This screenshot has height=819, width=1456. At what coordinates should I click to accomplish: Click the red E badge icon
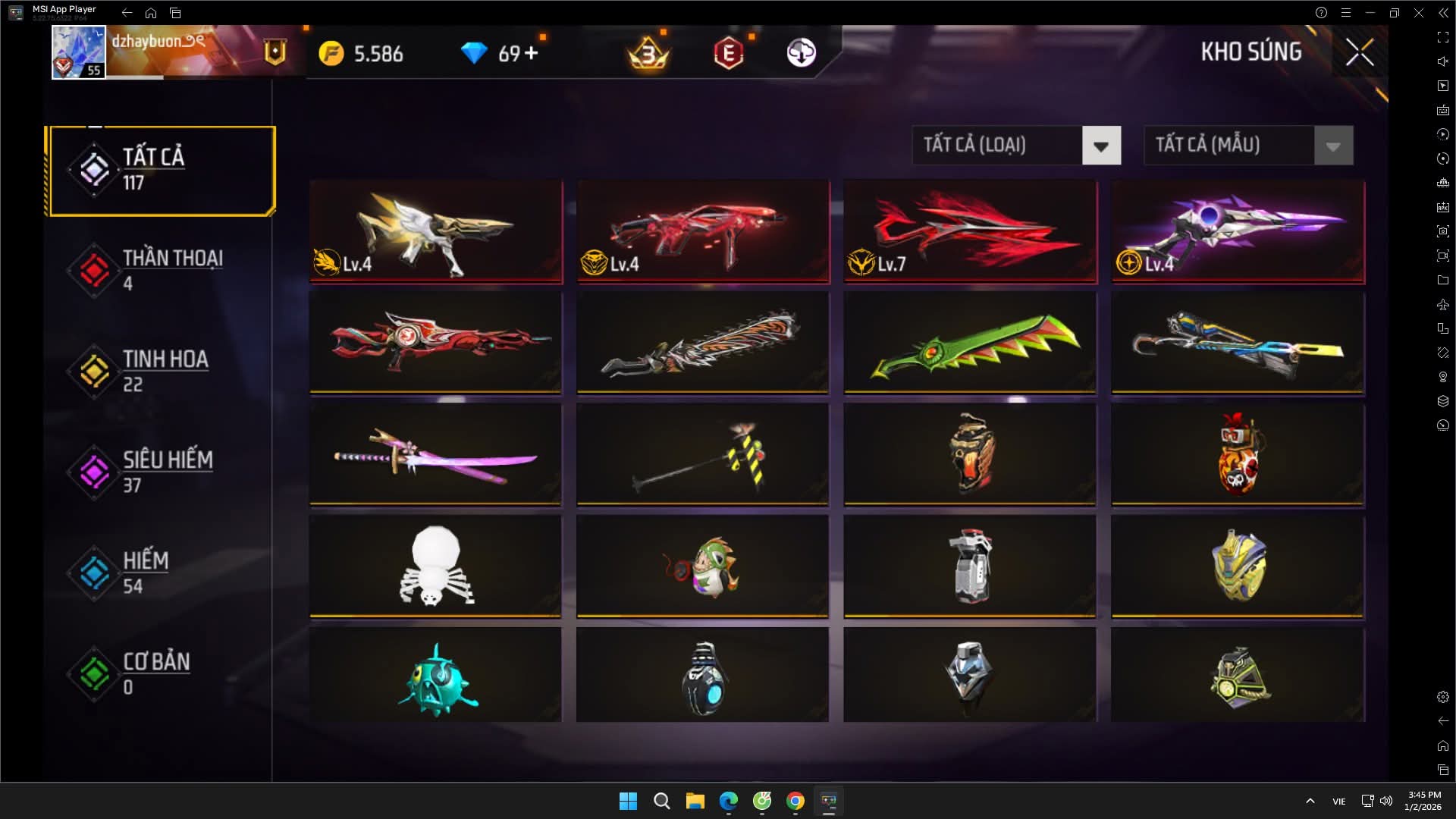(729, 53)
